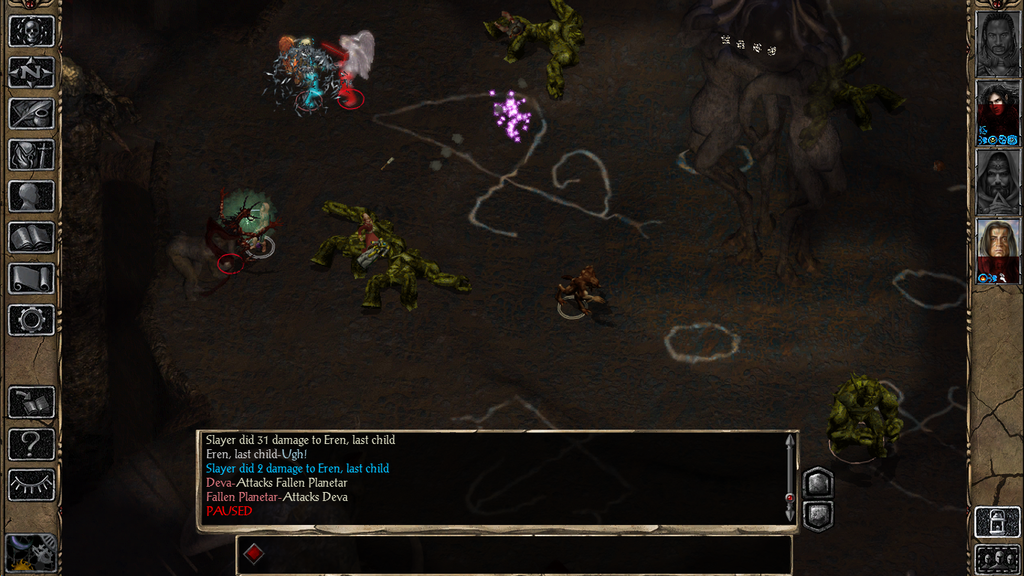Click the skull return-to-game button
The height and width of the screenshot is (576, 1024).
(x=31, y=31)
